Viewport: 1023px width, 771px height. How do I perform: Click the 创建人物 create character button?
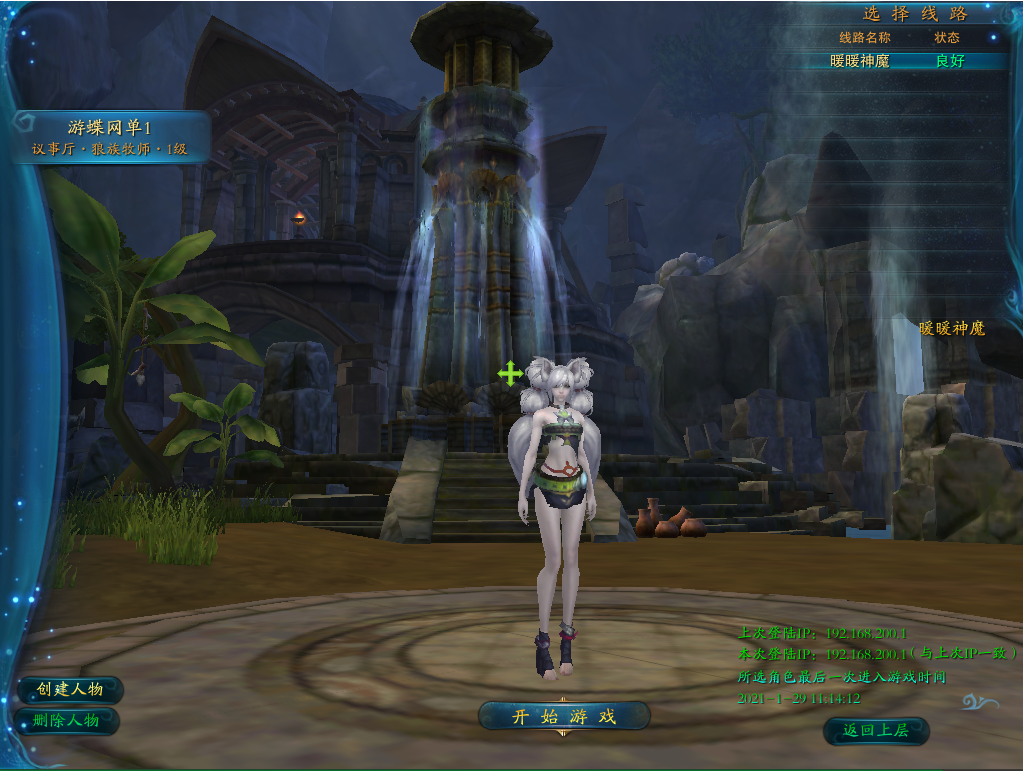click(70, 690)
